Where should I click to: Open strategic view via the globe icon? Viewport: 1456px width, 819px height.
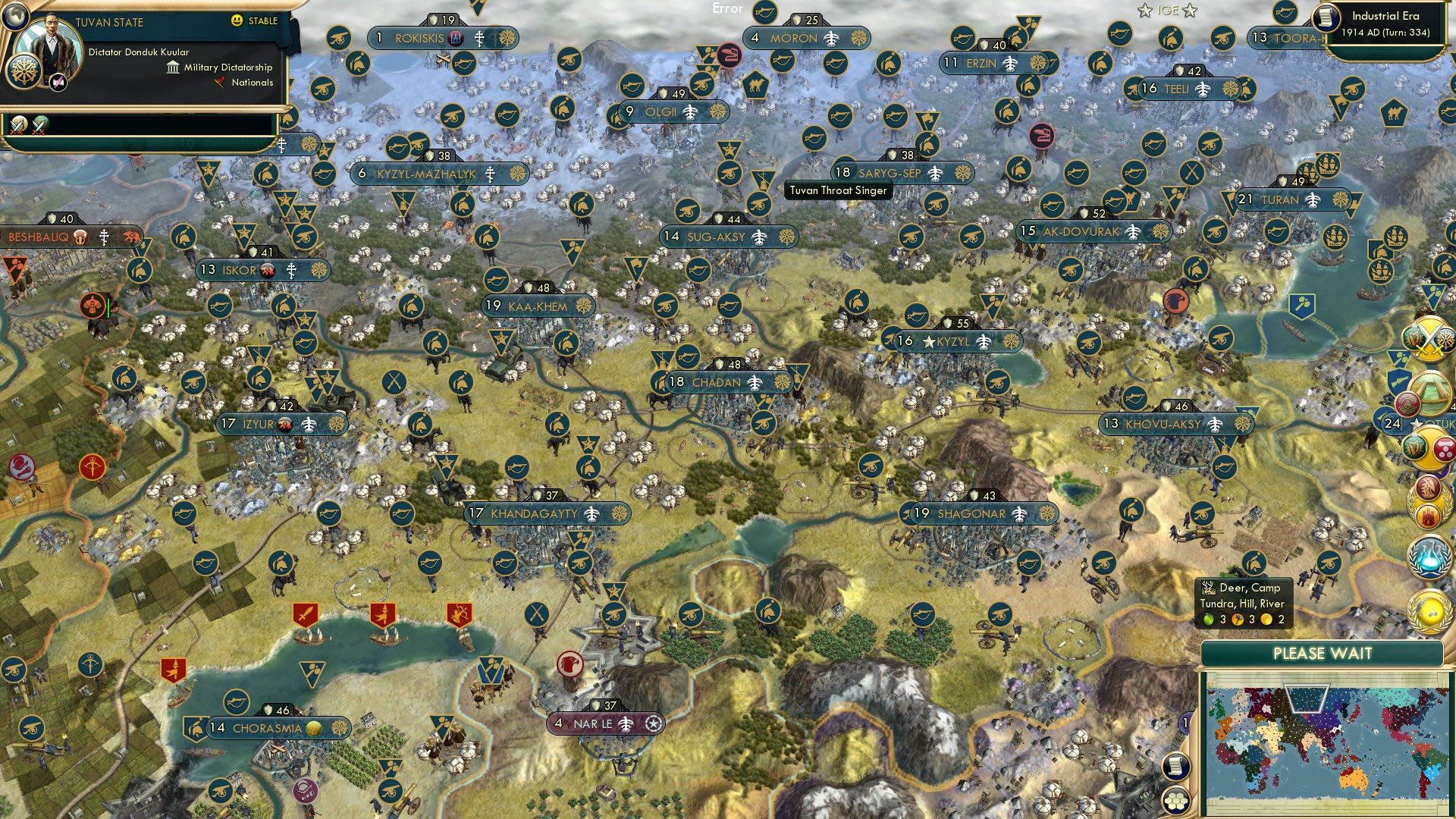[x=15, y=17]
